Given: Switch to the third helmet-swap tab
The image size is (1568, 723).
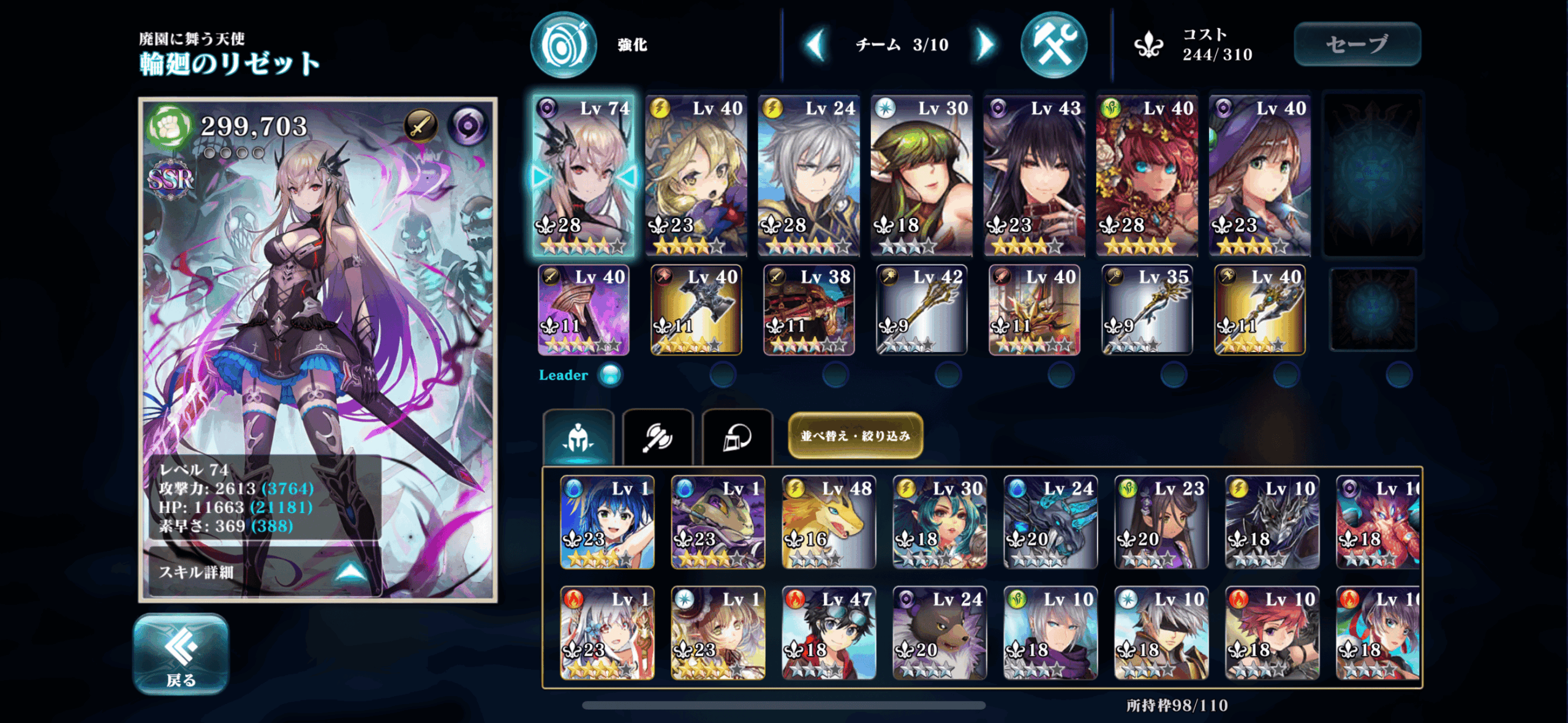Looking at the screenshot, I should pyautogui.click(x=737, y=437).
